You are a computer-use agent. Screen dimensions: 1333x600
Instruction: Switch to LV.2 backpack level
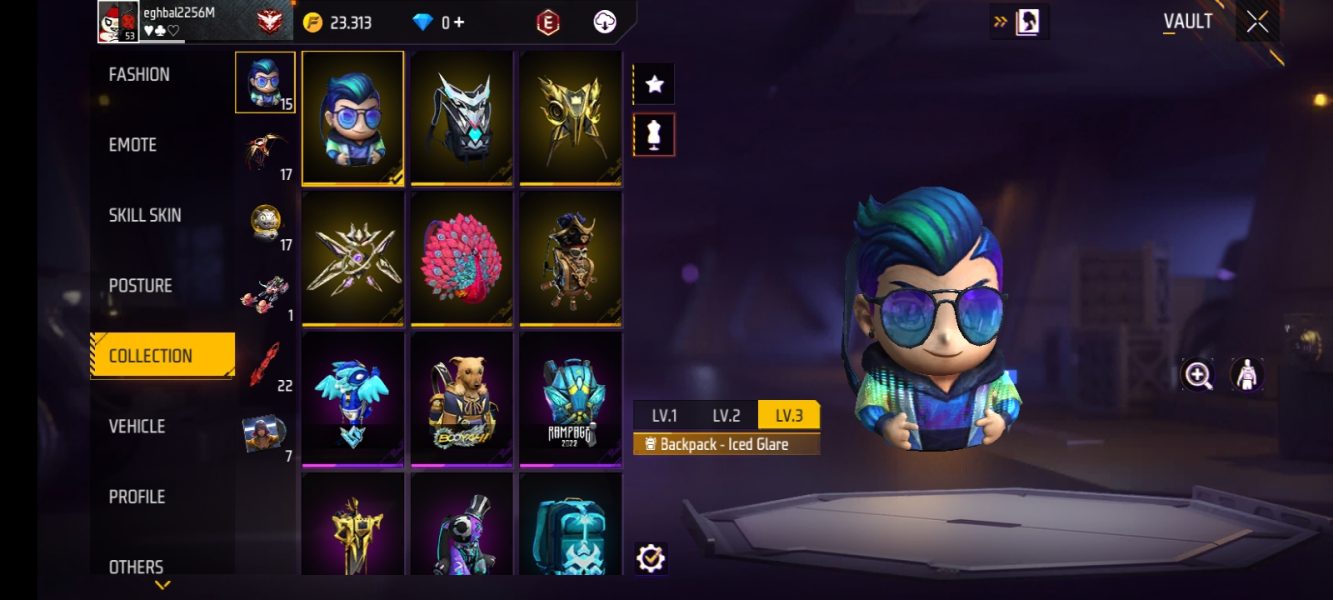coord(726,416)
